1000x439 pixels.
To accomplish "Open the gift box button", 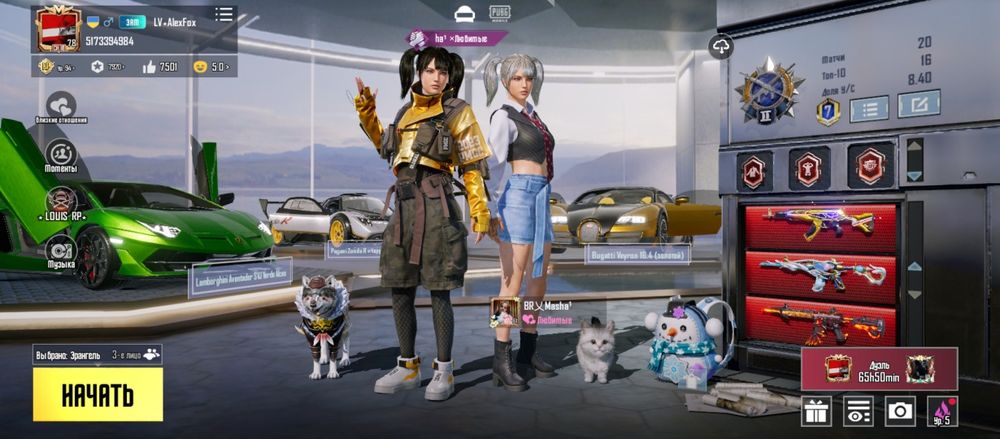I will 816,411.
